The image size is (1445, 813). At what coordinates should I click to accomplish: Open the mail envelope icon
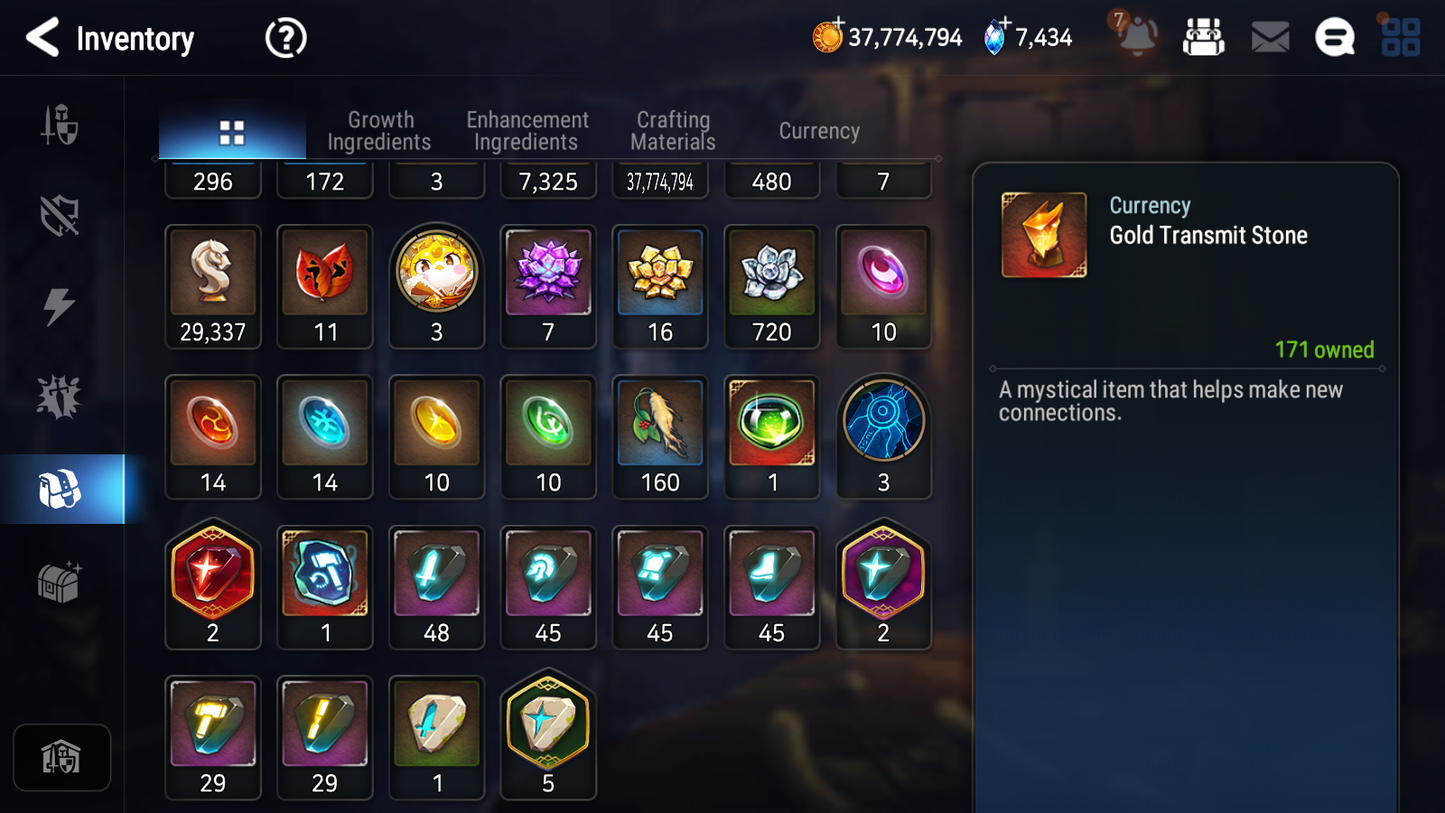(1269, 35)
